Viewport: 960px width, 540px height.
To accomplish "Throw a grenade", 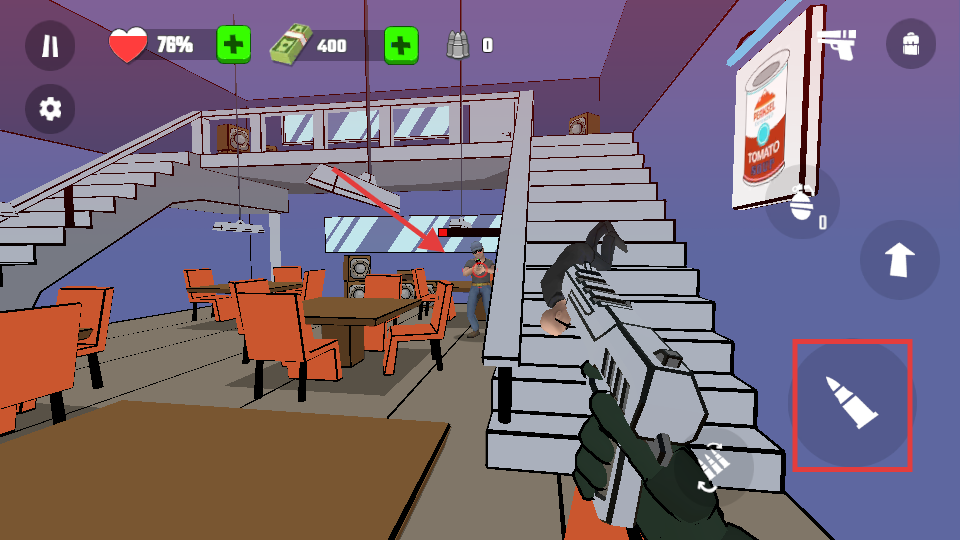I will click(803, 203).
